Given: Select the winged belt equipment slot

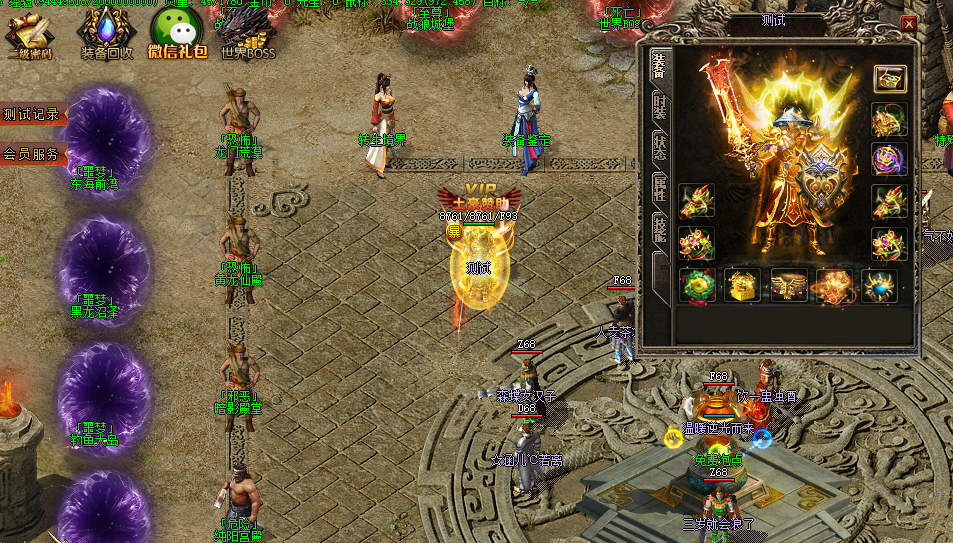Looking at the screenshot, I should [x=789, y=285].
